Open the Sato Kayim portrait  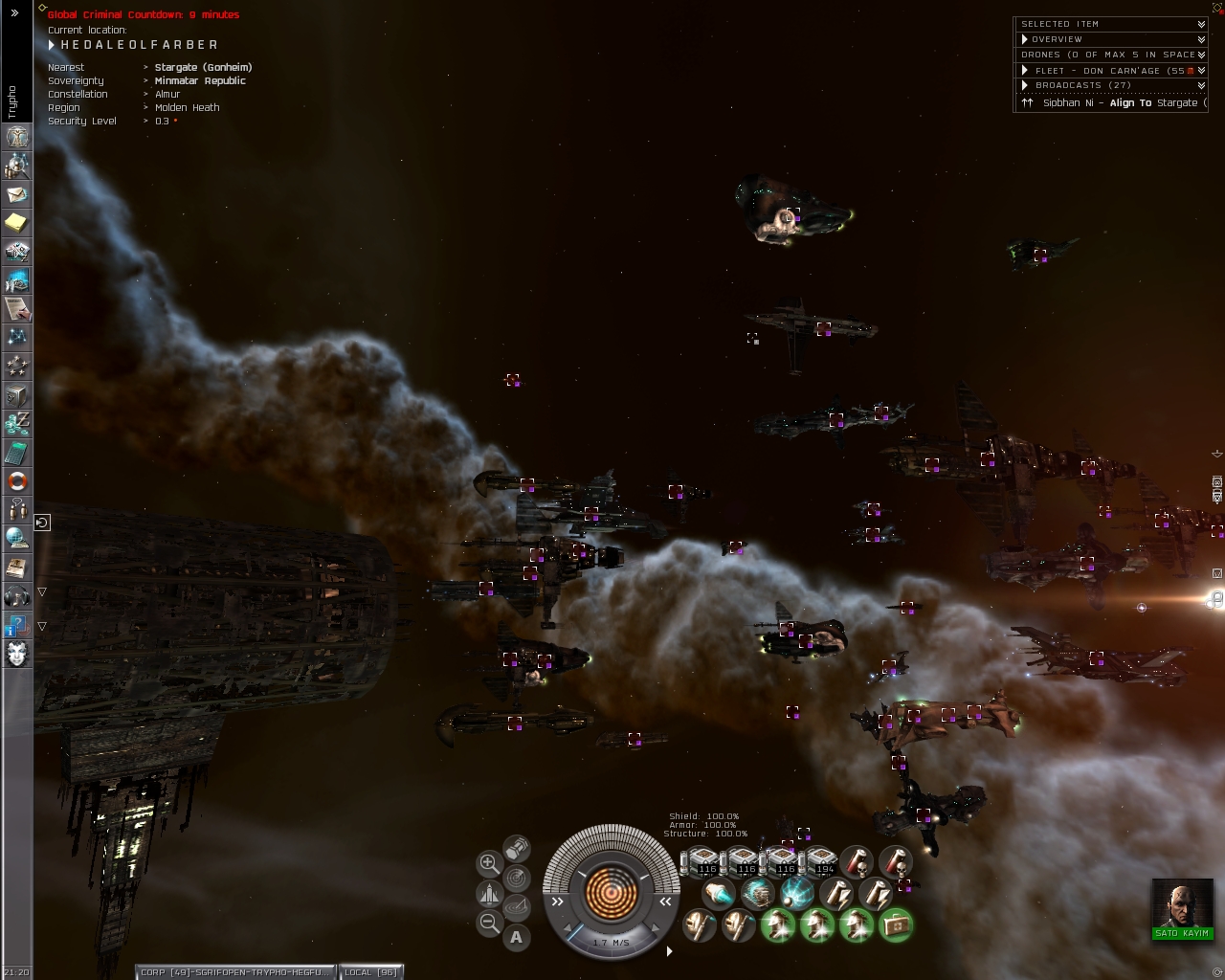click(x=1182, y=905)
